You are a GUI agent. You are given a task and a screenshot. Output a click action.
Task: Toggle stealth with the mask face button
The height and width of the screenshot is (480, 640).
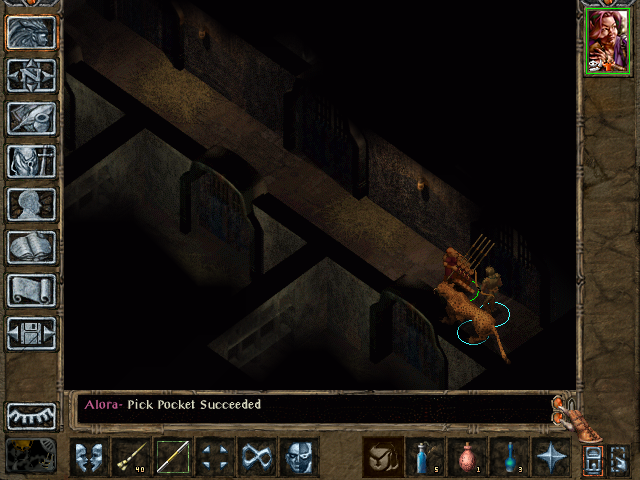click(299, 457)
